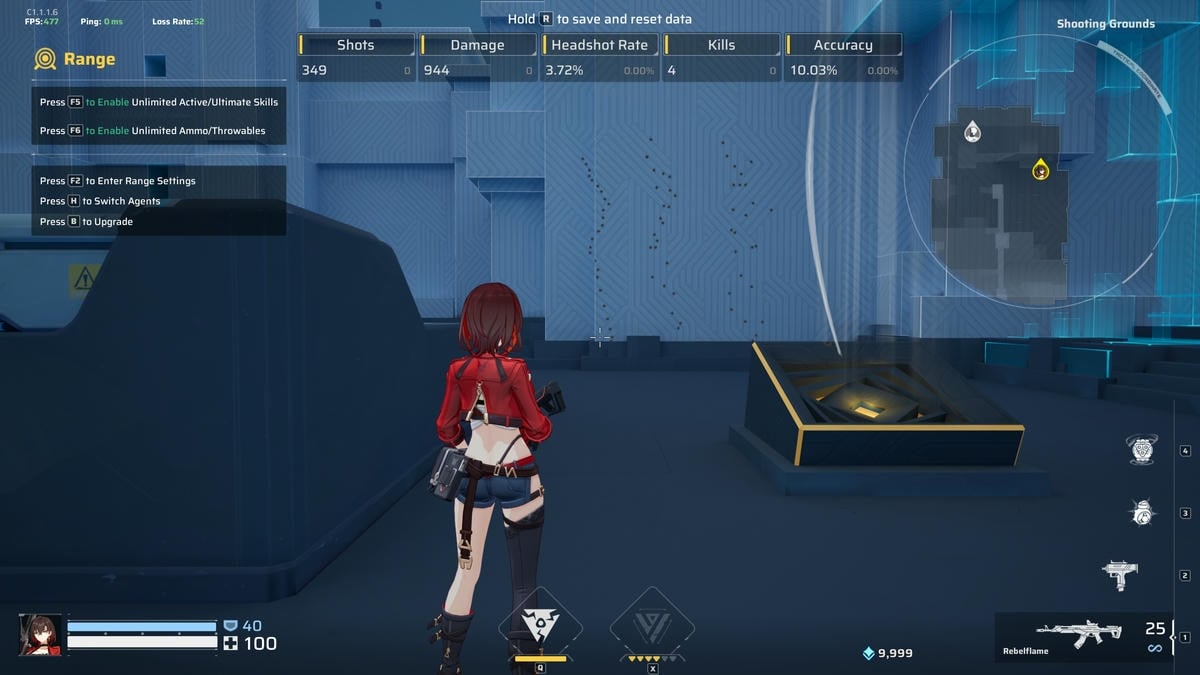Click the yellow Range target icon

click(x=45, y=60)
